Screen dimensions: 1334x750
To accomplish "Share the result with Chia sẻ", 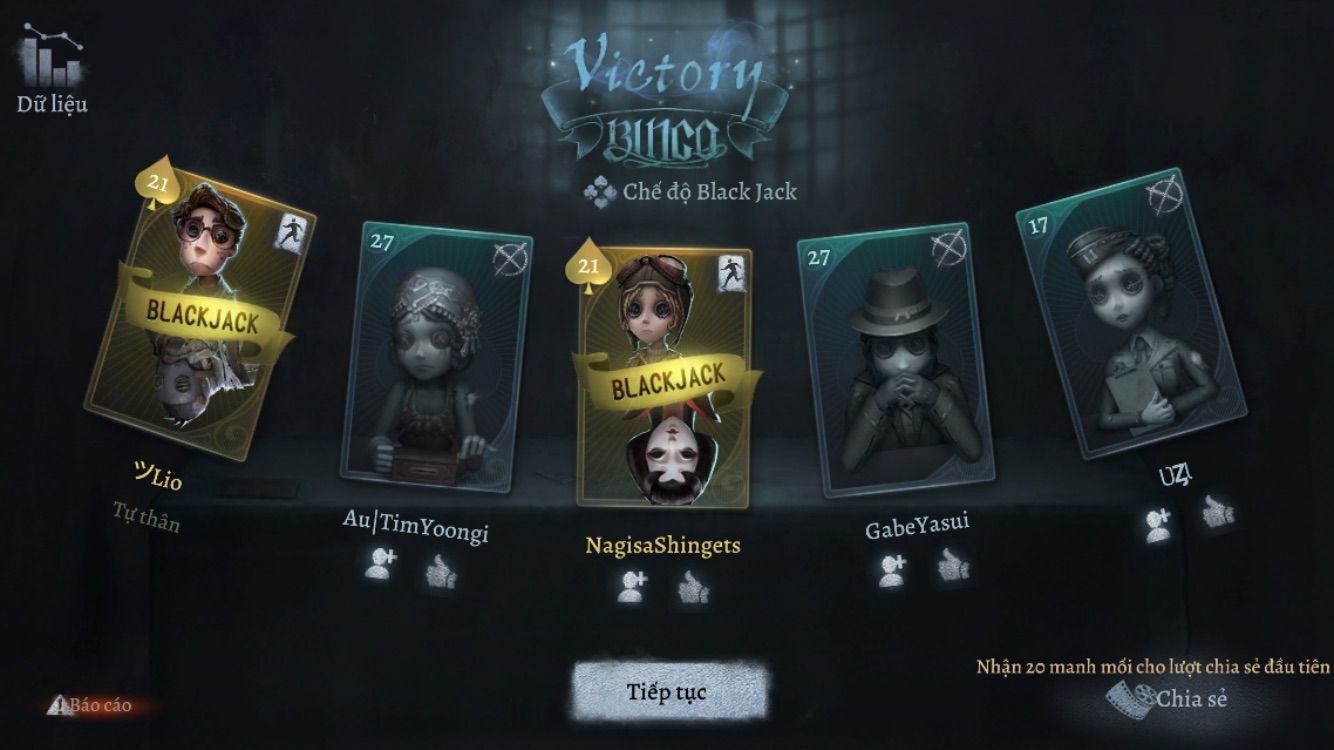I will pyautogui.click(x=1170, y=697).
